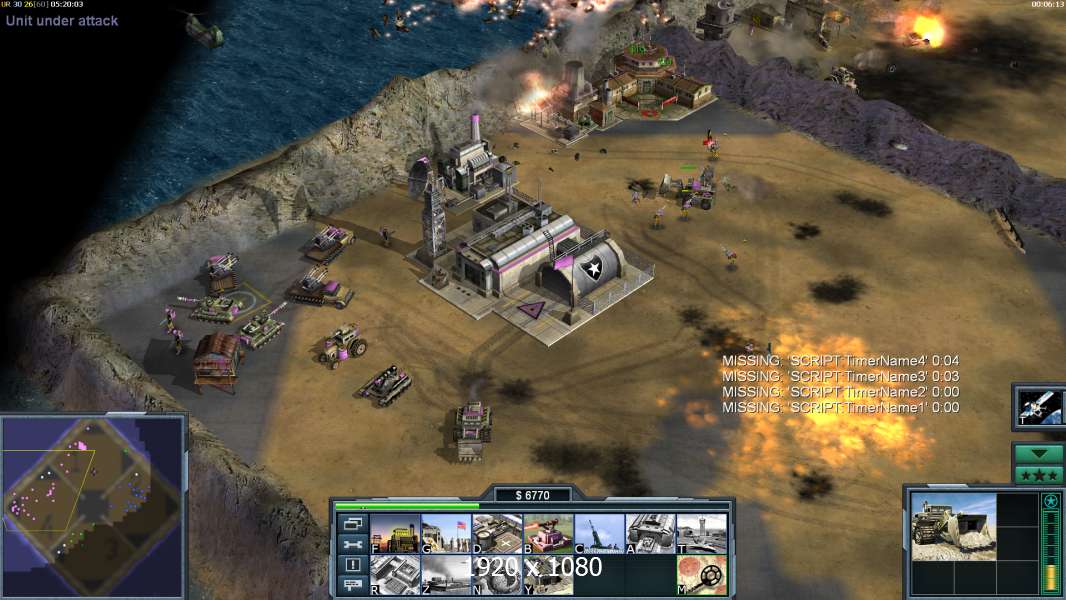Image resolution: width=1066 pixels, height=600 pixels.
Task: Click the overlapping windows button
Action: (352, 523)
